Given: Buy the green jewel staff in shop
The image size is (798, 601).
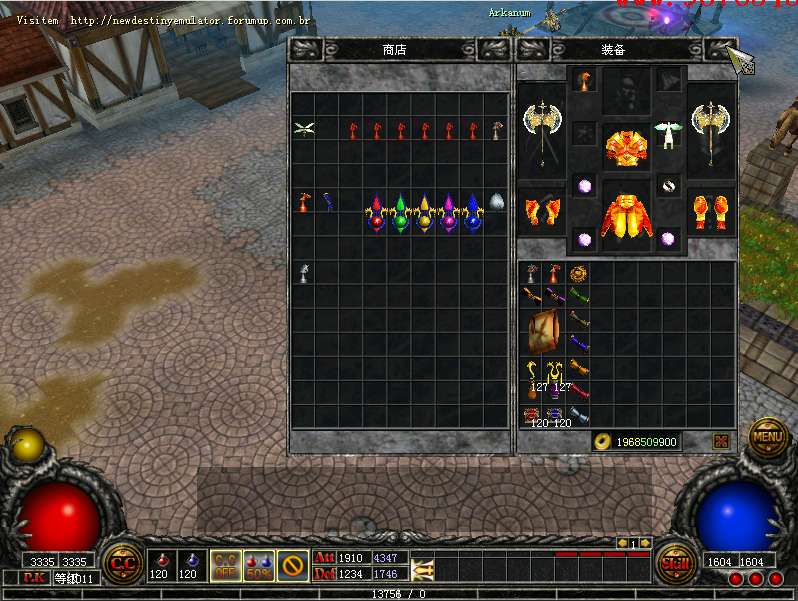Looking at the screenshot, I should pos(400,212).
